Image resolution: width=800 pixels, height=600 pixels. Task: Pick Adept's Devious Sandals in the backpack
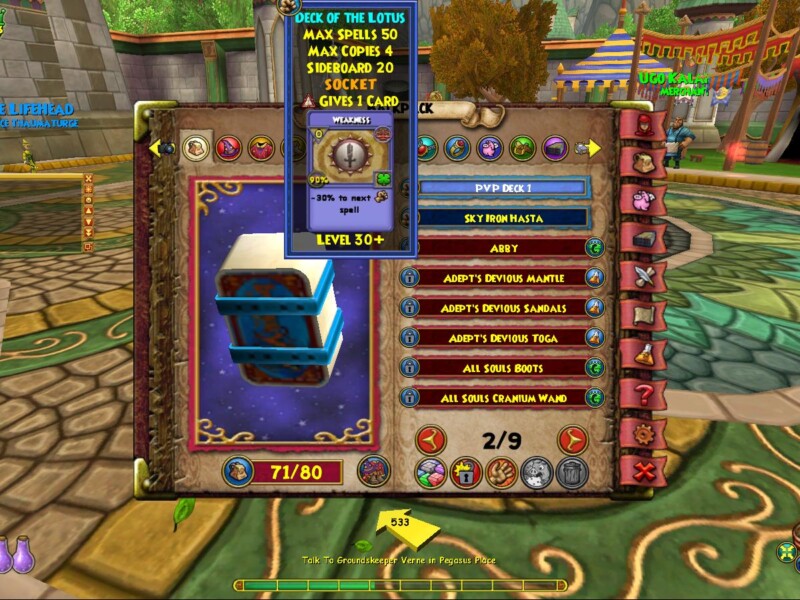[502, 307]
